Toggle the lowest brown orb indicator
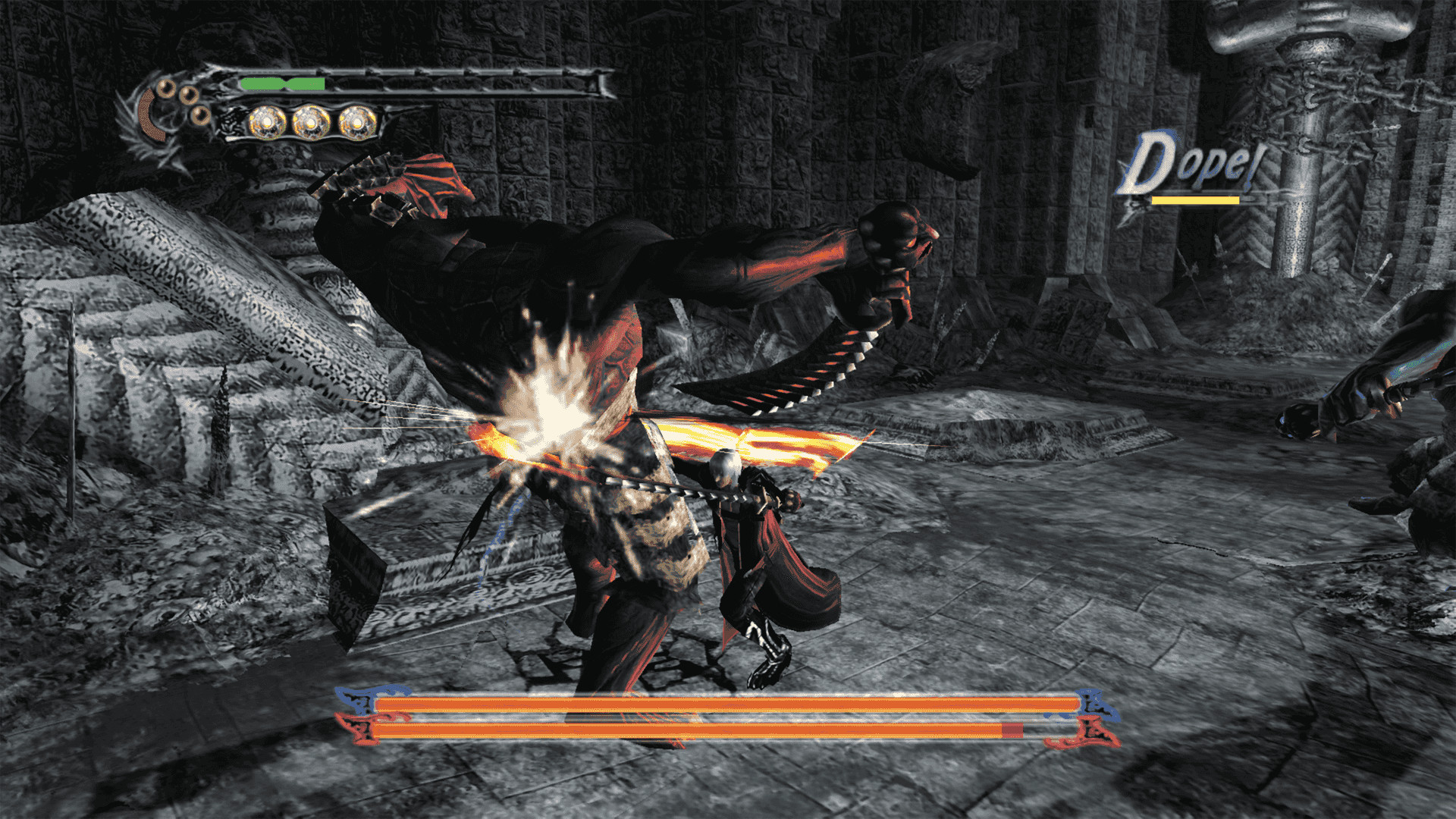Screen dimensions: 1456x819 pyautogui.click(x=200, y=116)
